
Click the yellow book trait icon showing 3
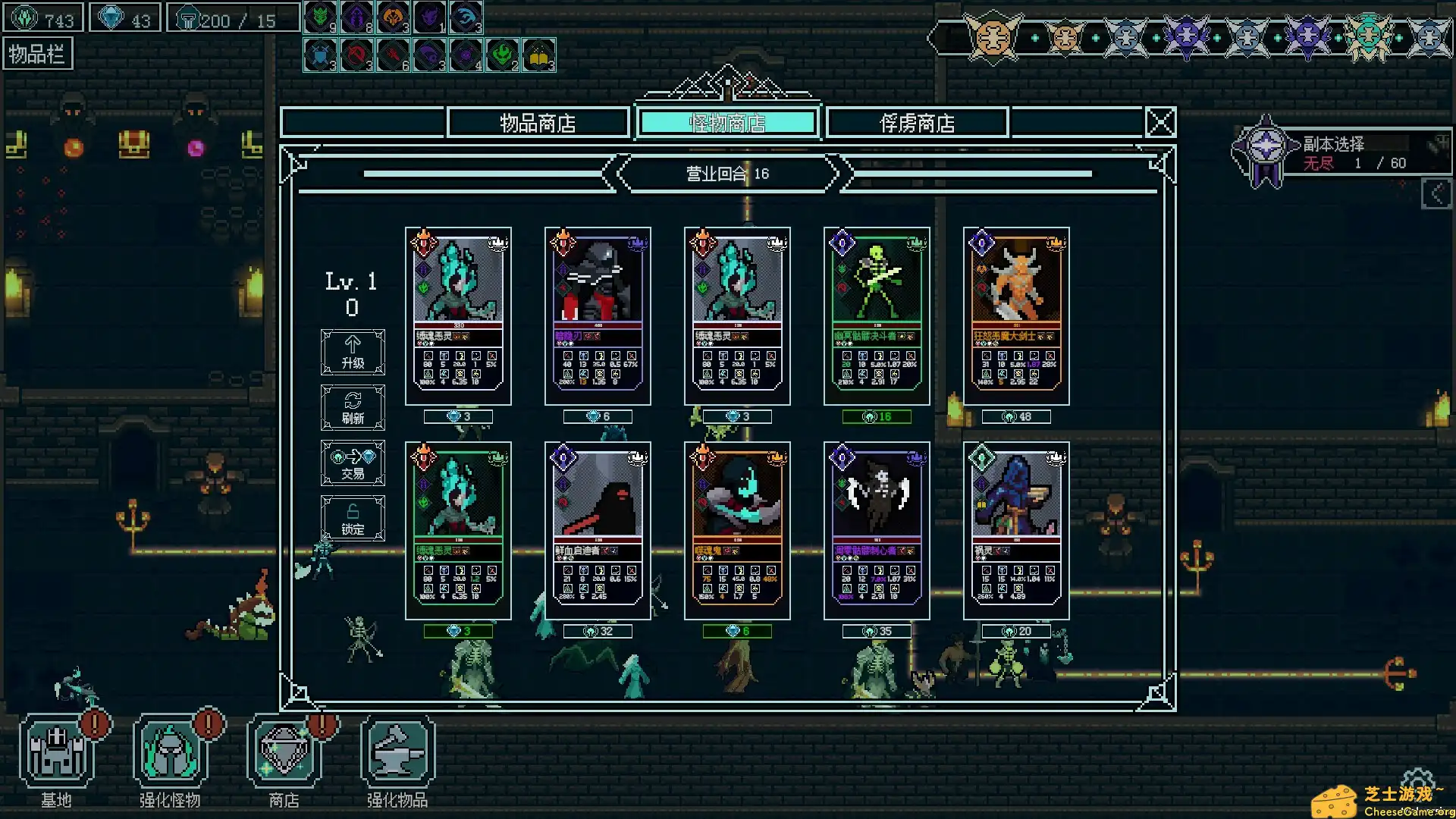[x=540, y=55]
